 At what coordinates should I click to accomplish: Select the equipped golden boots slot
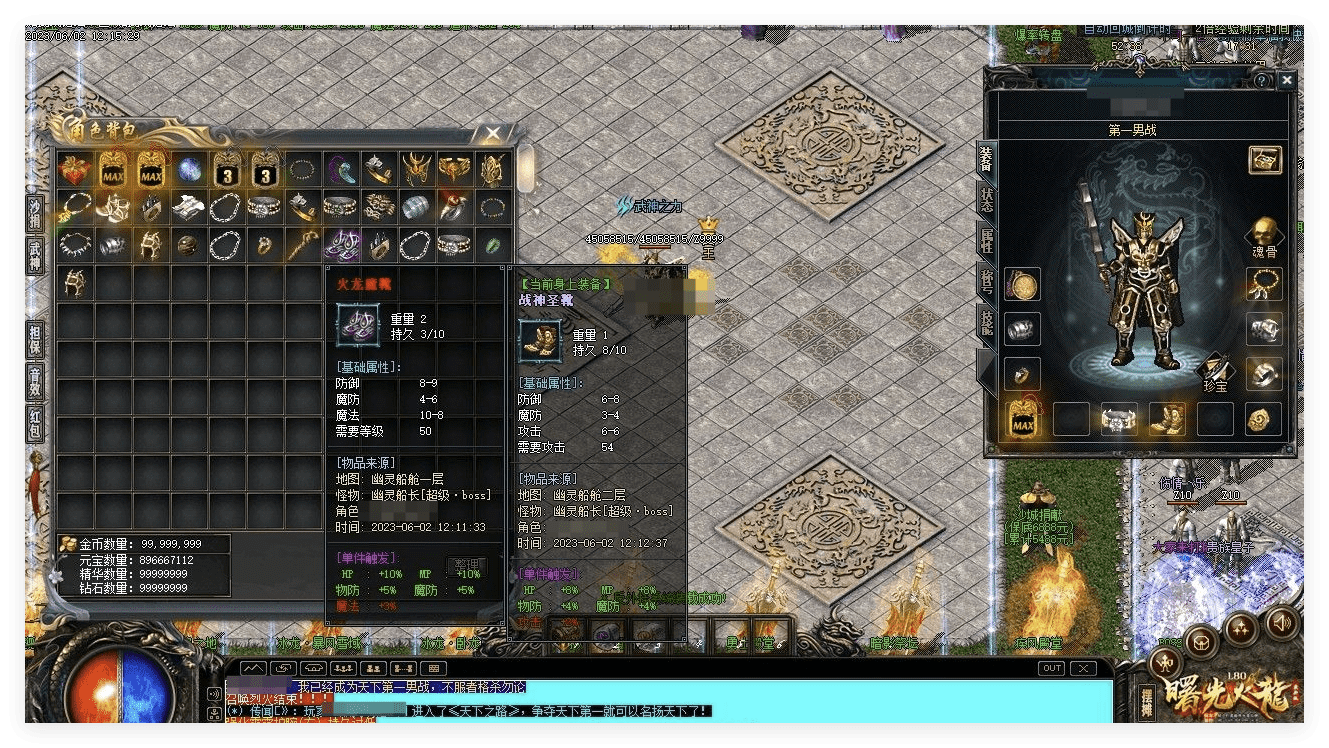(1167, 419)
